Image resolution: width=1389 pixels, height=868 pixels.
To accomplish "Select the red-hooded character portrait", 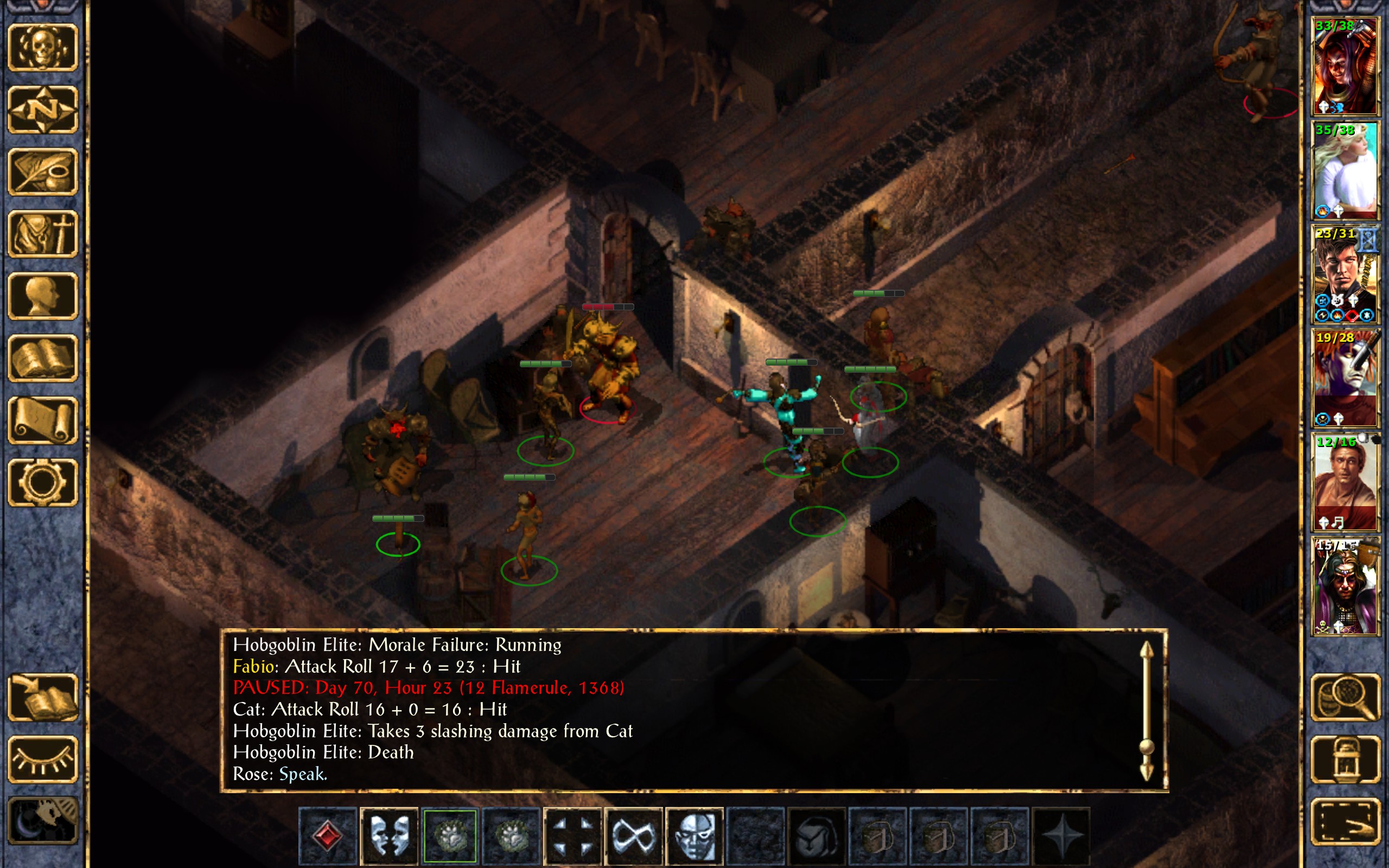I will pos(1345,66).
